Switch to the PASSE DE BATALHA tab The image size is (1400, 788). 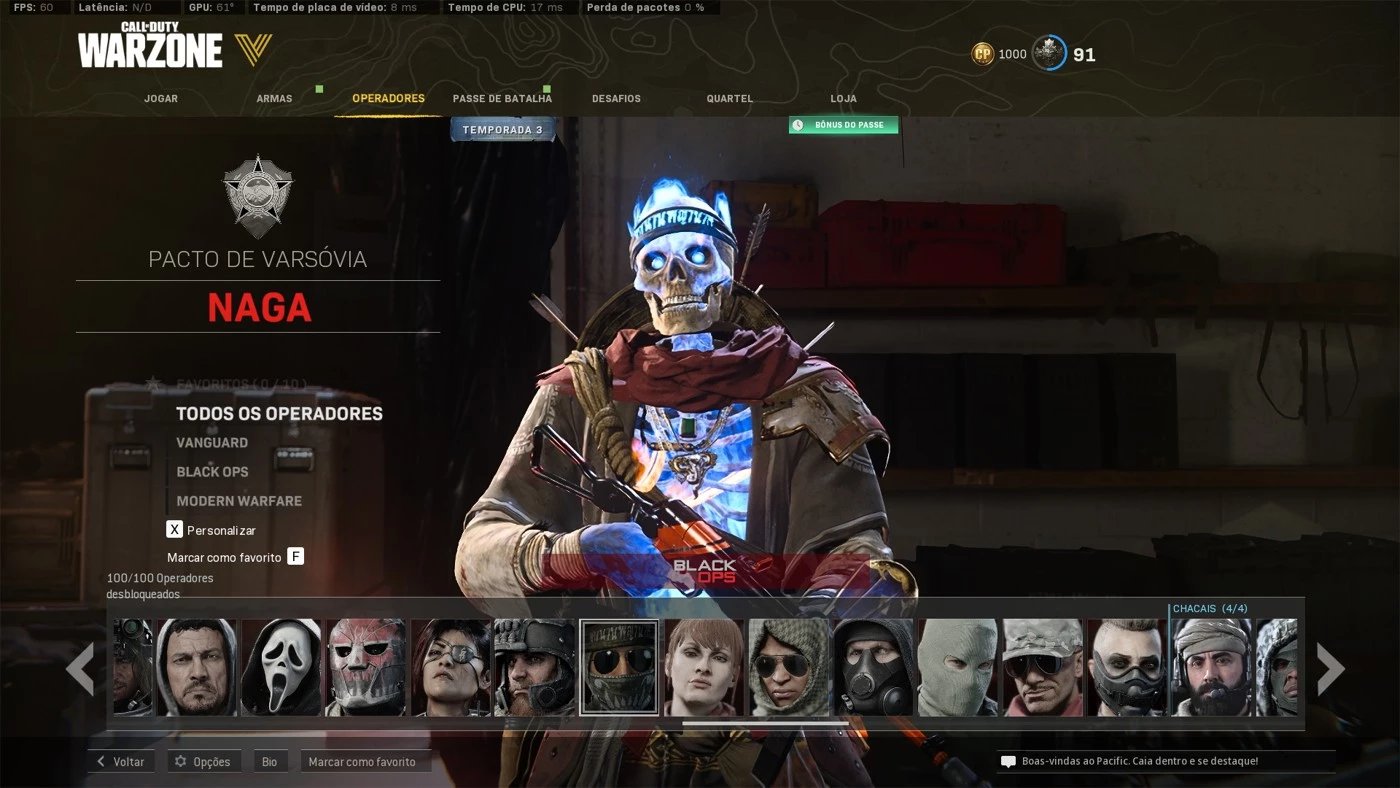[x=501, y=98]
